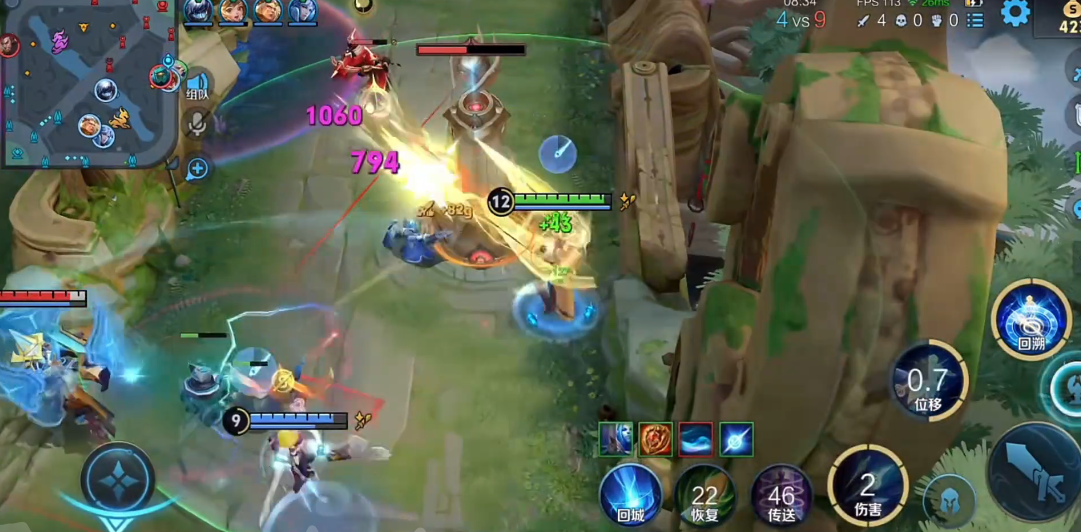Image resolution: width=1081 pixels, height=532 pixels.
Task: Toggle the 组队 team speaker channel
Action: click(x=197, y=86)
